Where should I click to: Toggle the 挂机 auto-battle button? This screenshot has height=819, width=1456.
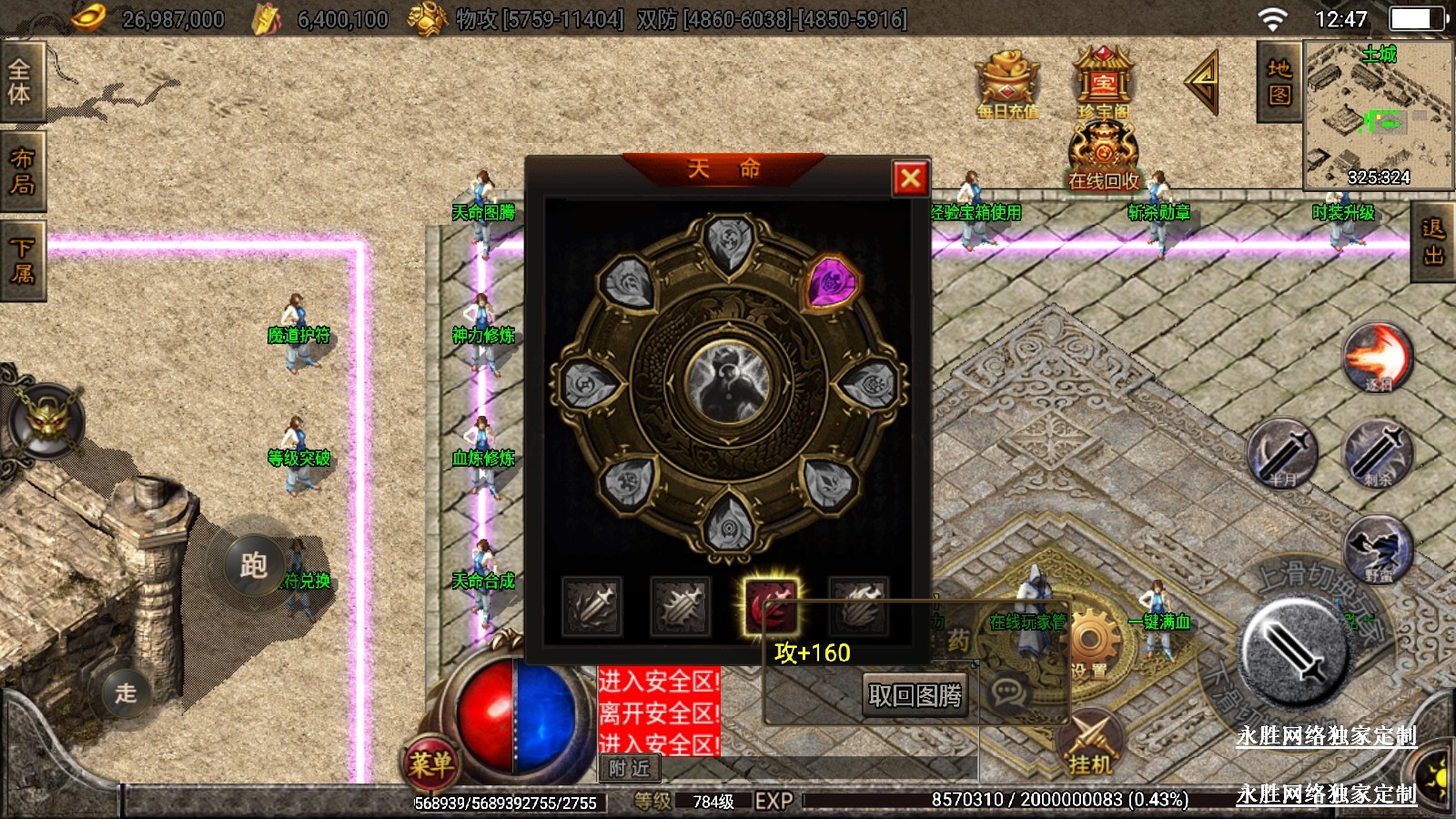click(x=1090, y=743)
